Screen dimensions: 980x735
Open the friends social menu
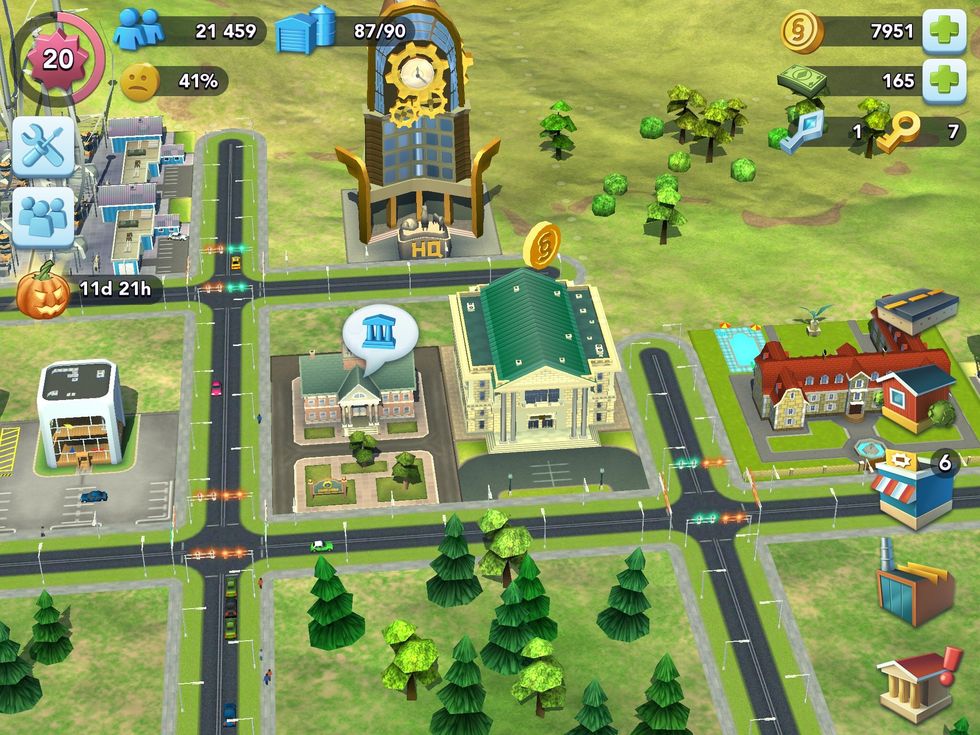click(43, 216)
